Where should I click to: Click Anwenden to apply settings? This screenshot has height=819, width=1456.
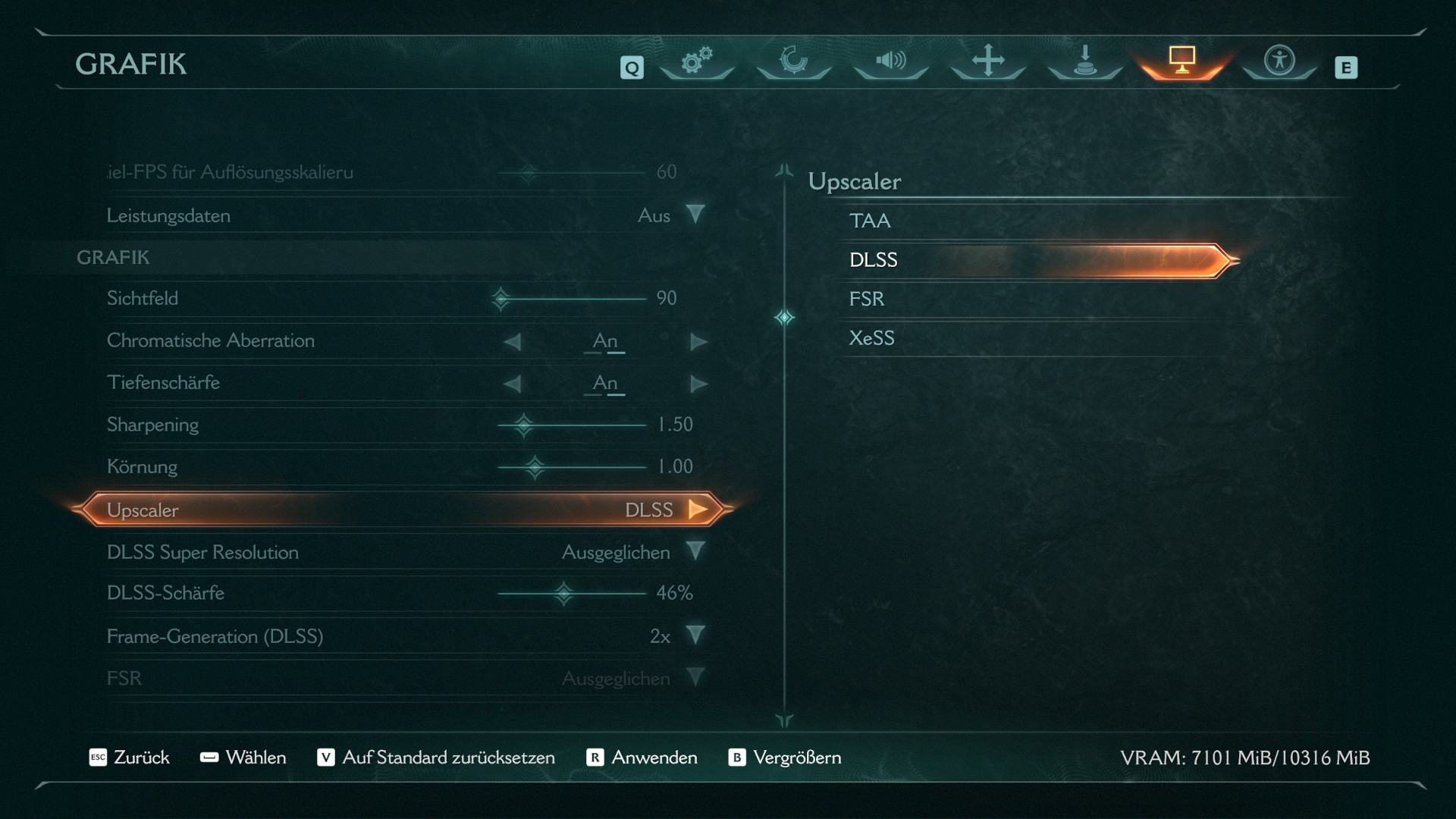point(642,758)
